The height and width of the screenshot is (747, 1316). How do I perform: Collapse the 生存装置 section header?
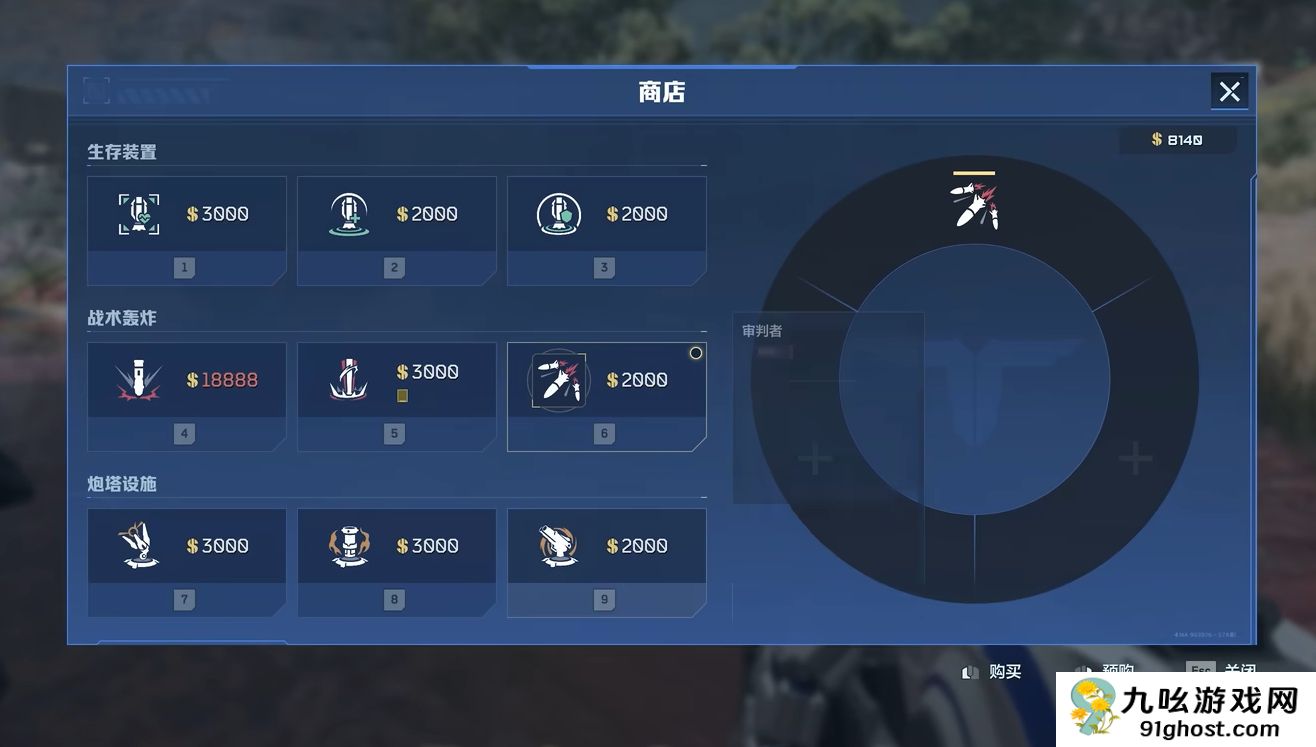121,151
